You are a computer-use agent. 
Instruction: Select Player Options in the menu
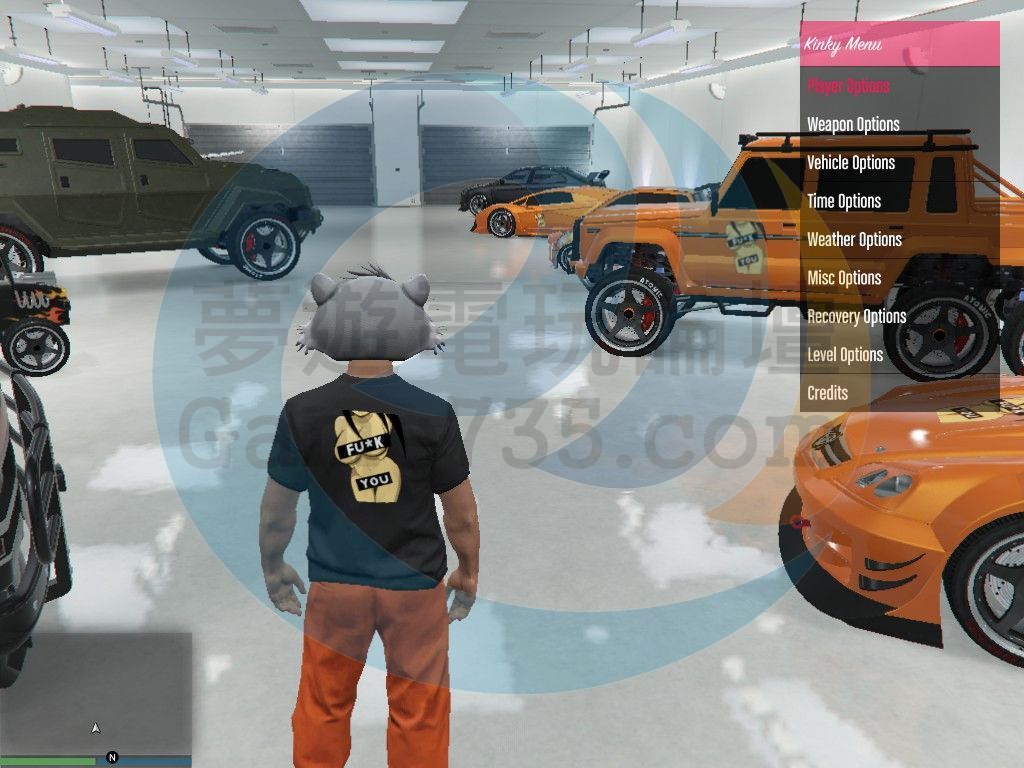coord(848,86)
